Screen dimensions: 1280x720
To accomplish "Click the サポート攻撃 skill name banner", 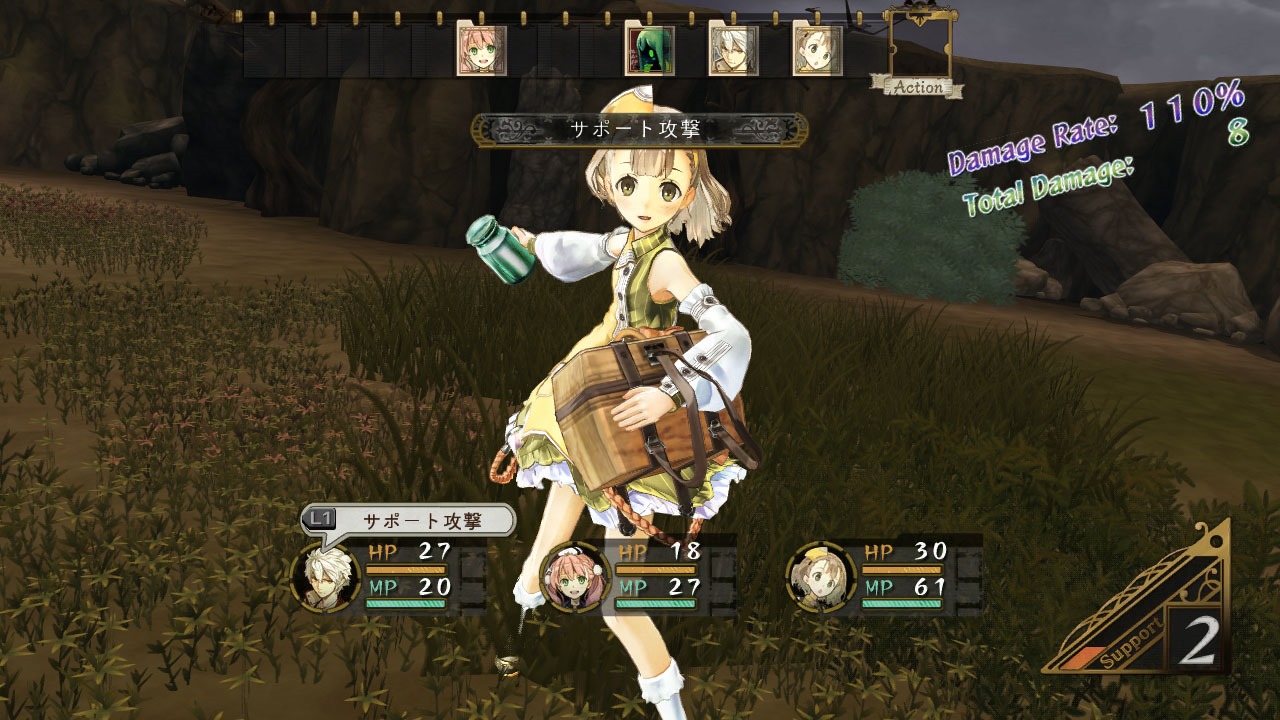I will (640, 129).
